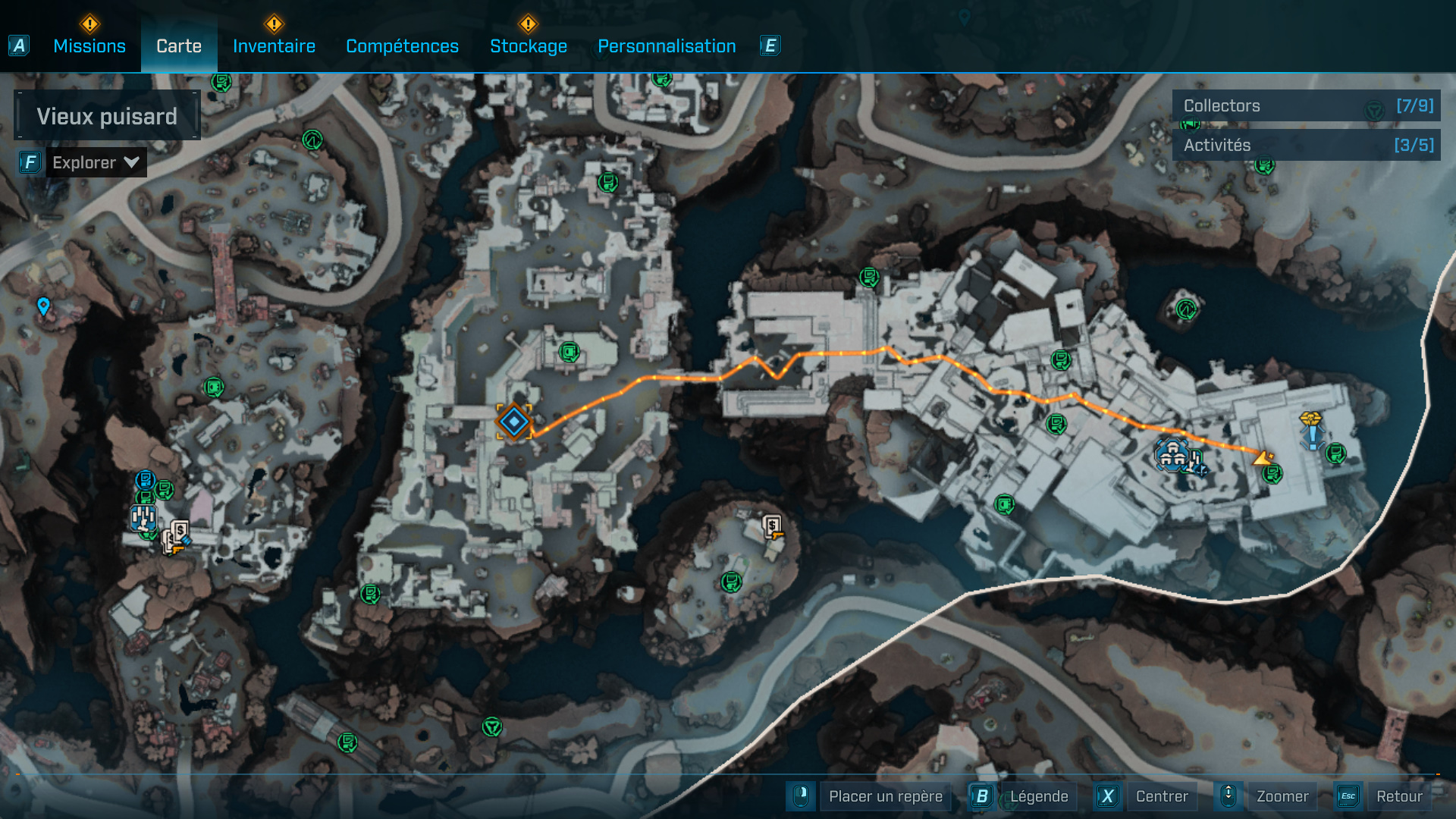
Task: Open the Explorer dropdown
Action: (x=96, y=162)
